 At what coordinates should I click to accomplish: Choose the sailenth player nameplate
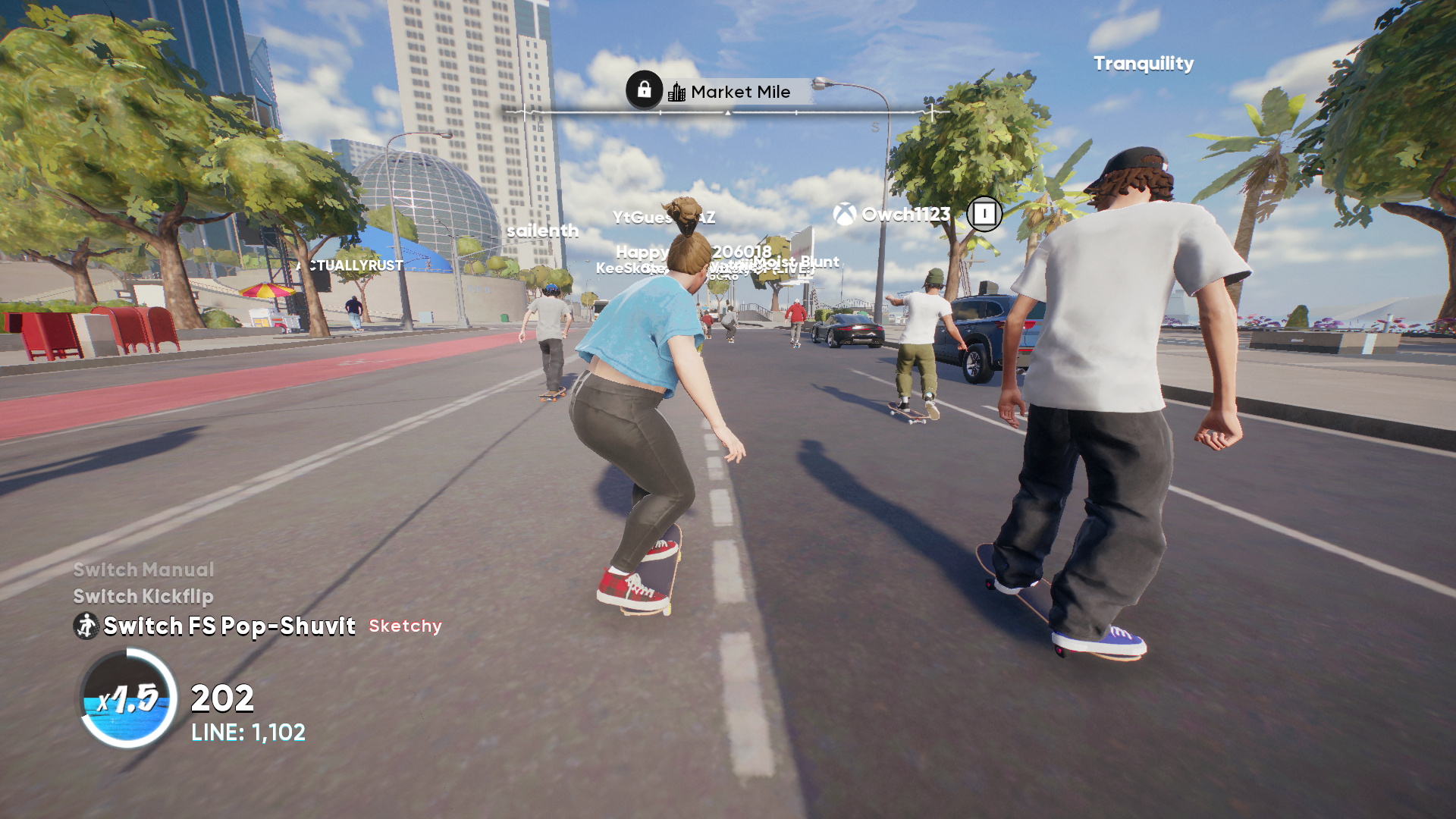[542, 231]
